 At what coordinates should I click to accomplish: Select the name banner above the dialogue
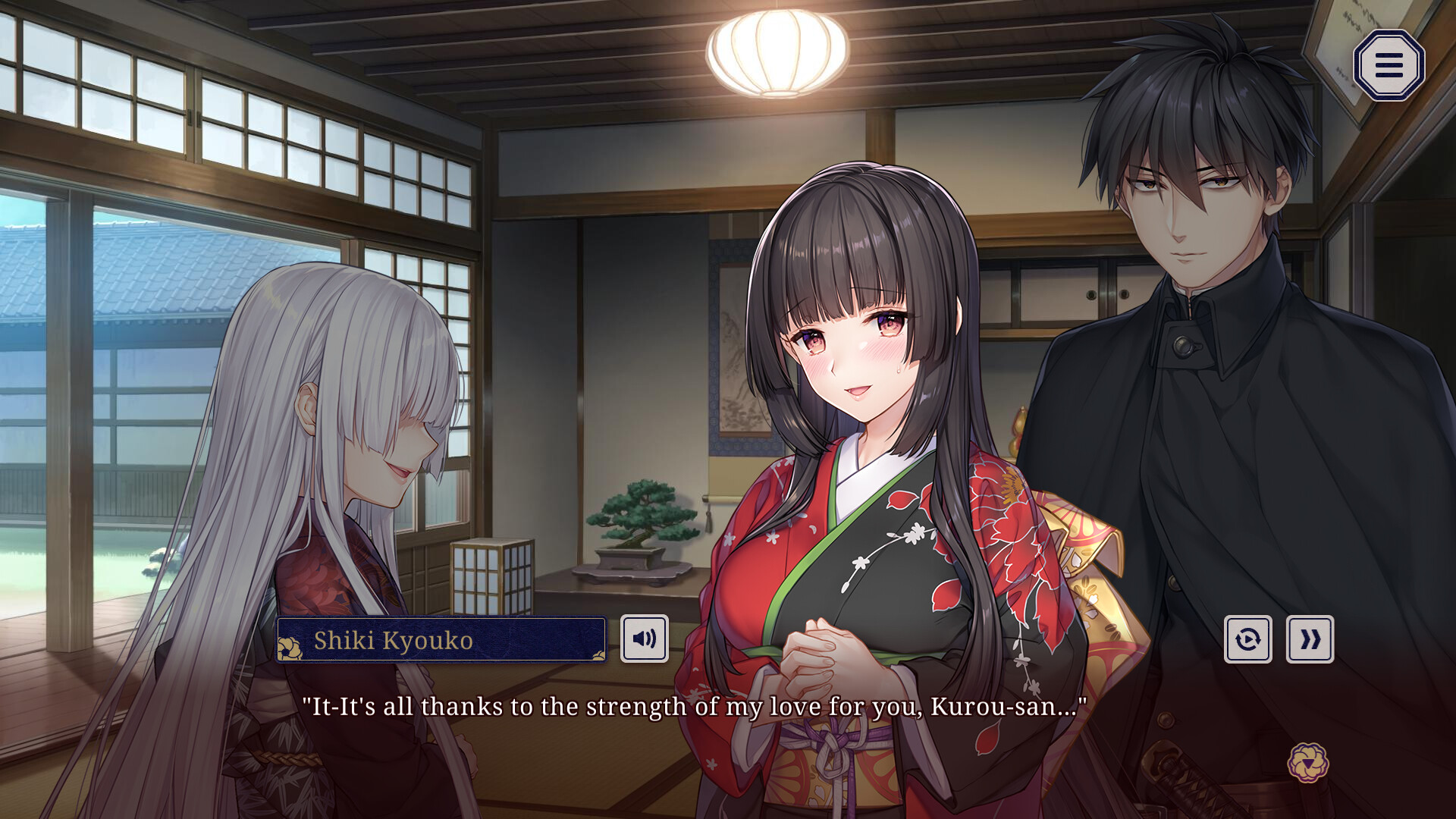440,641
